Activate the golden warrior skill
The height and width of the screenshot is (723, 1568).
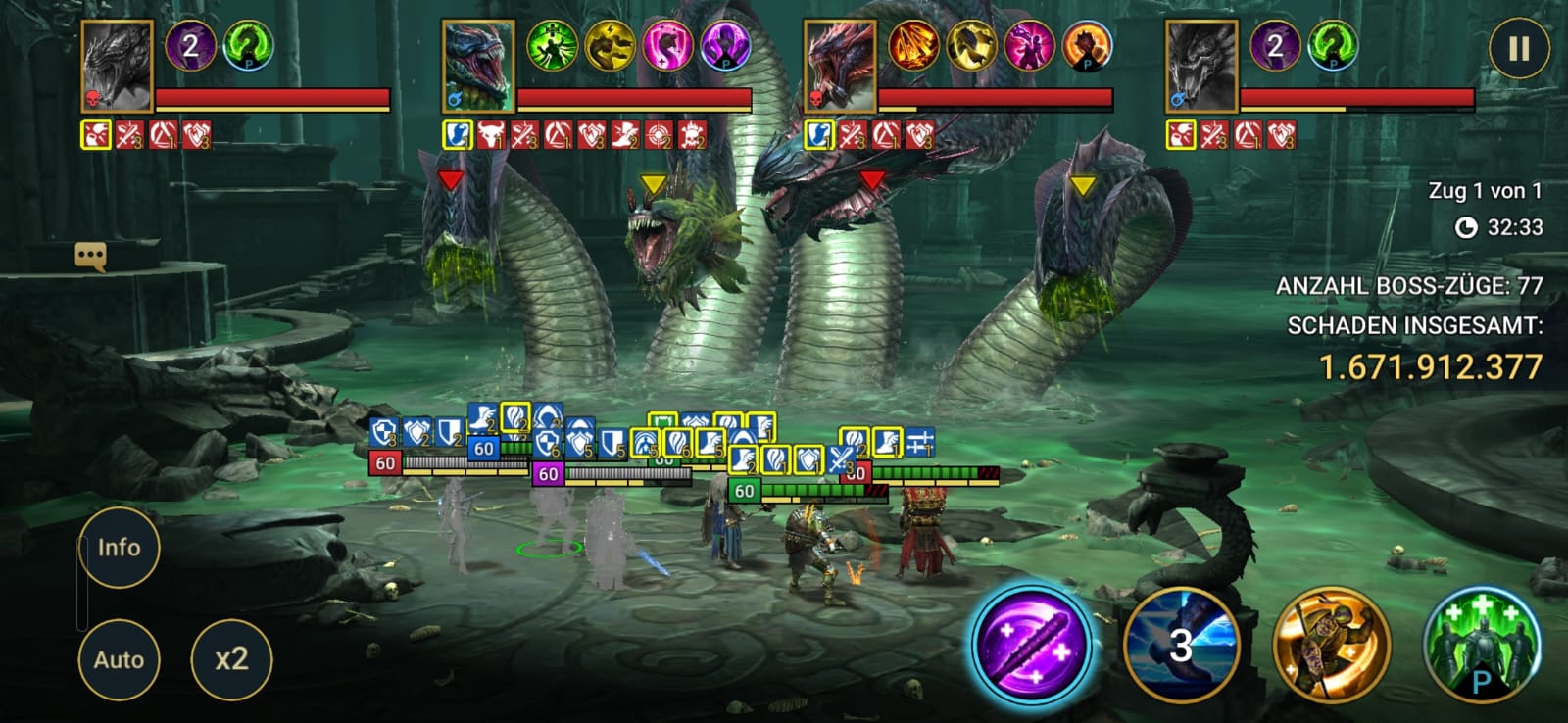tap(1331, 644)
